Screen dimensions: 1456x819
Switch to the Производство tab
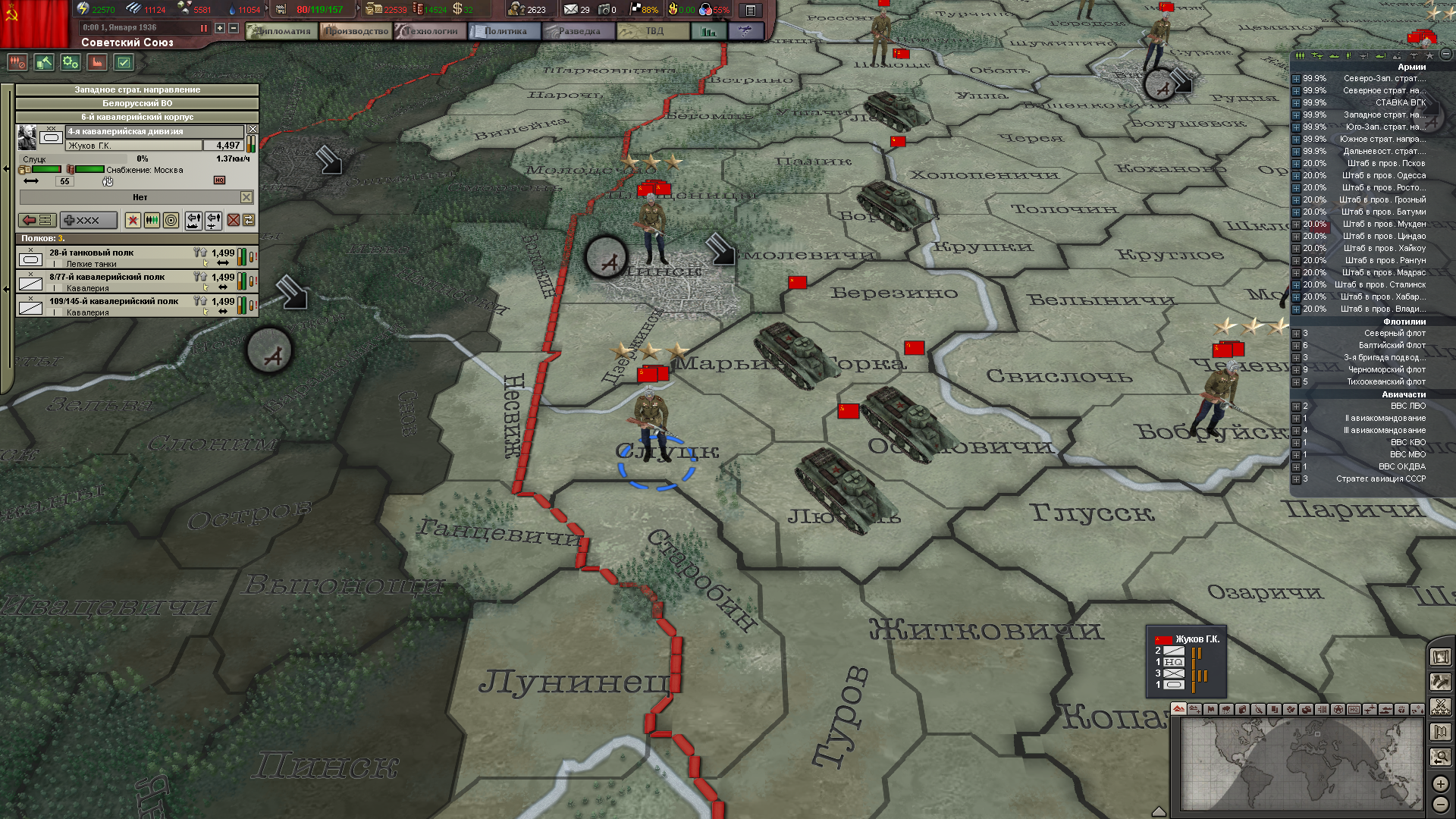coord(355,31)
